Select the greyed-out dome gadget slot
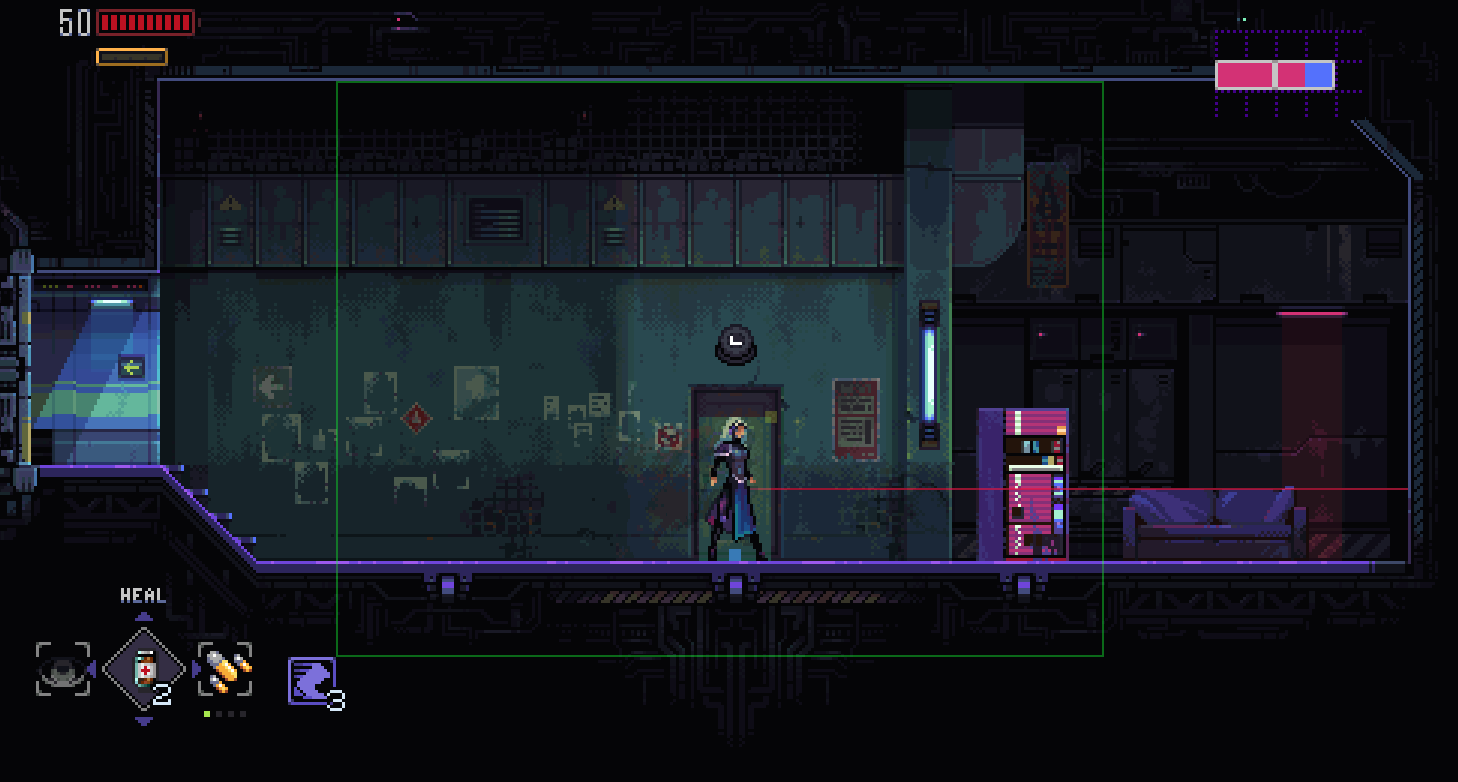The image size is (1458, 782). [63, 669]
